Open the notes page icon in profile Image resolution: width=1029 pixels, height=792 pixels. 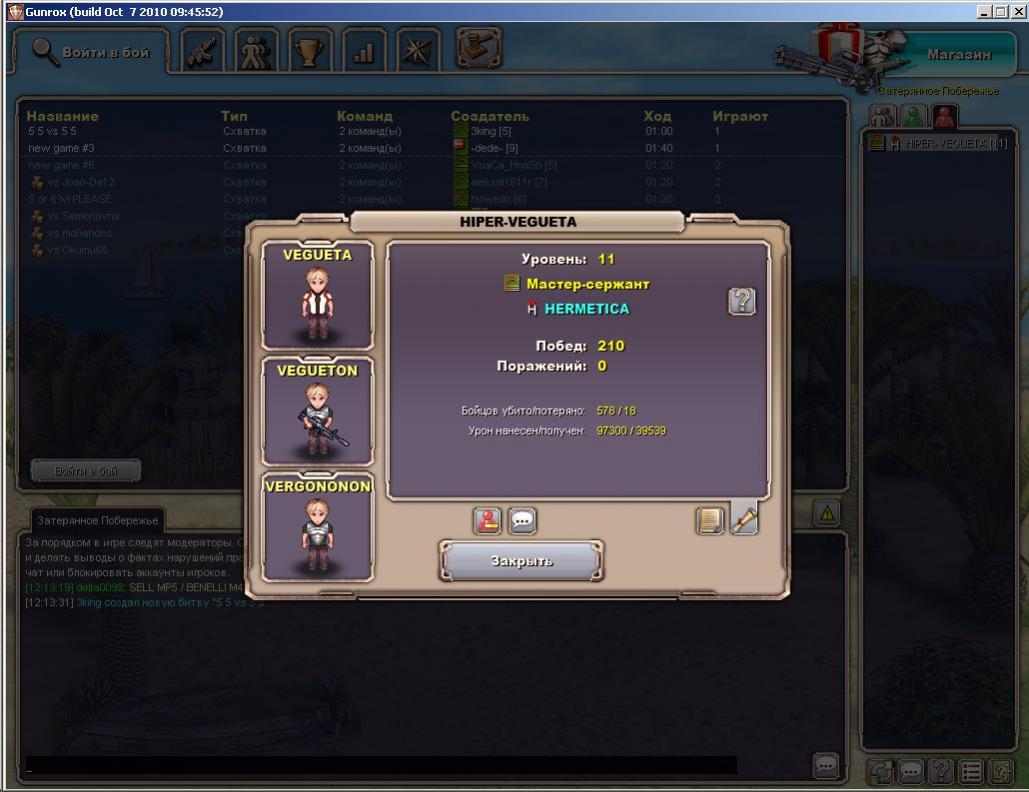(710, 520)
